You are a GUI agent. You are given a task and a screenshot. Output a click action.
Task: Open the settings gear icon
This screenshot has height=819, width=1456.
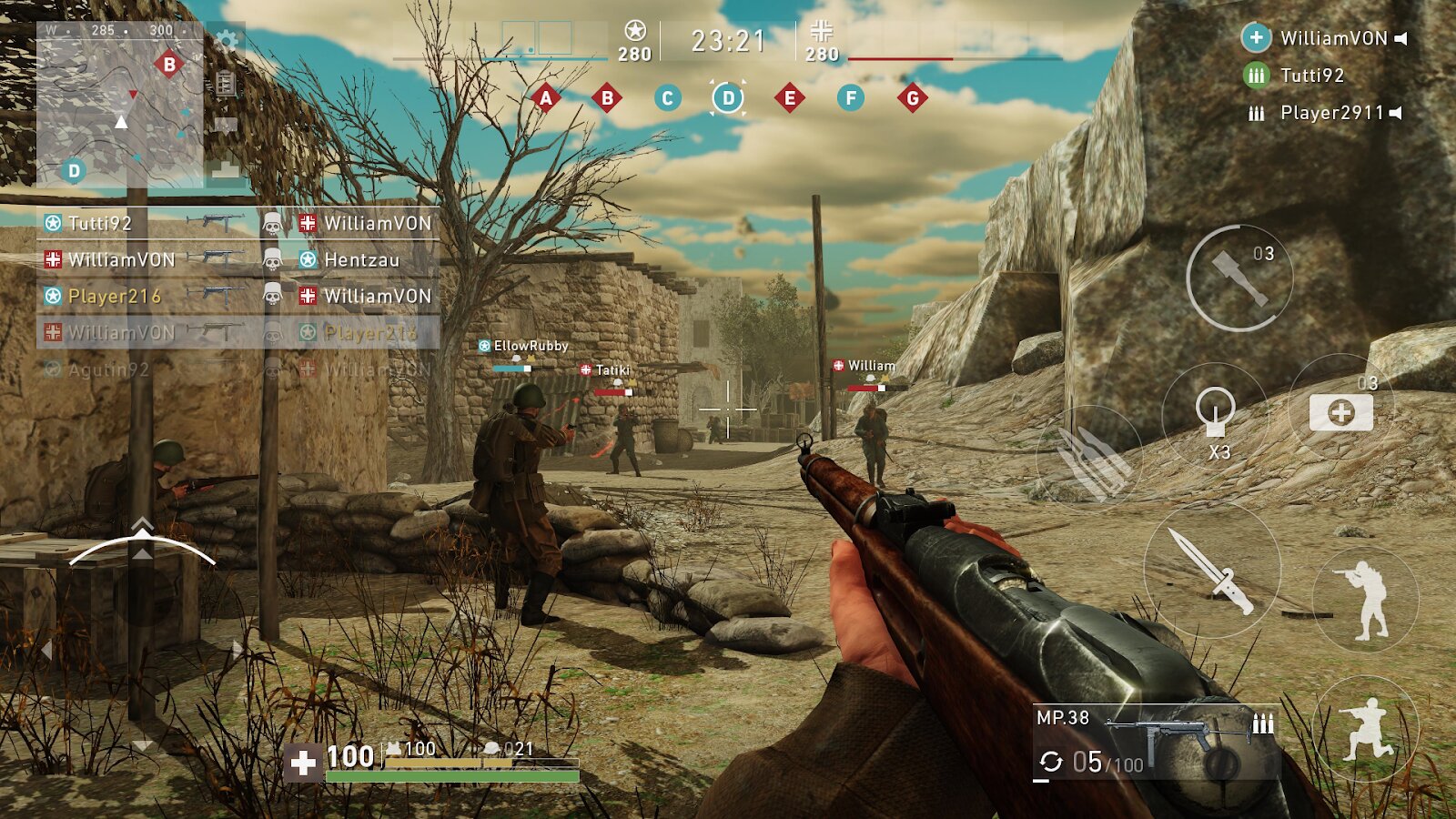tap(227, 41)
